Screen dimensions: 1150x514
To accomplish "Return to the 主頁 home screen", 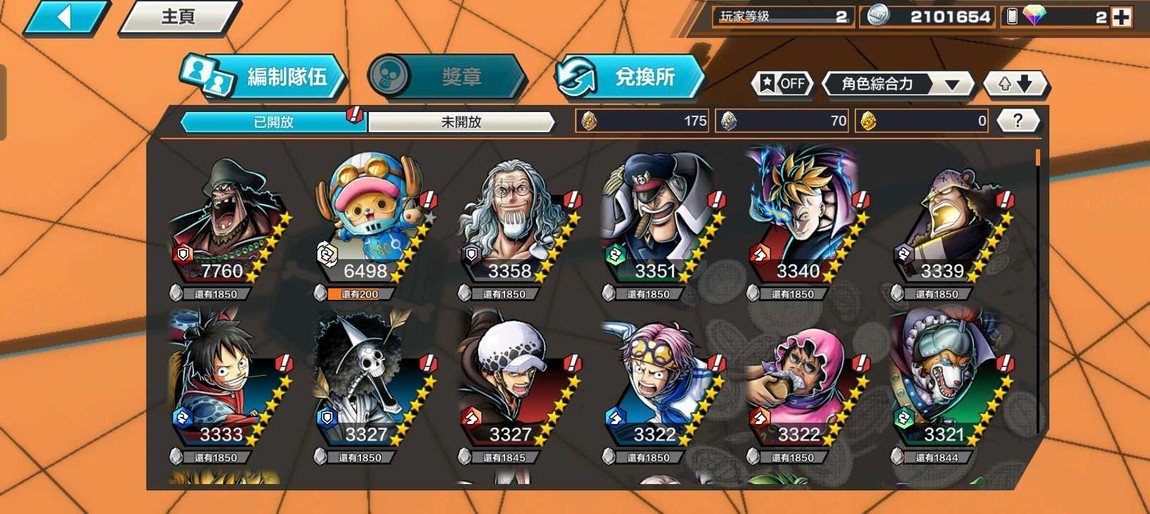I will coord(178,17).
